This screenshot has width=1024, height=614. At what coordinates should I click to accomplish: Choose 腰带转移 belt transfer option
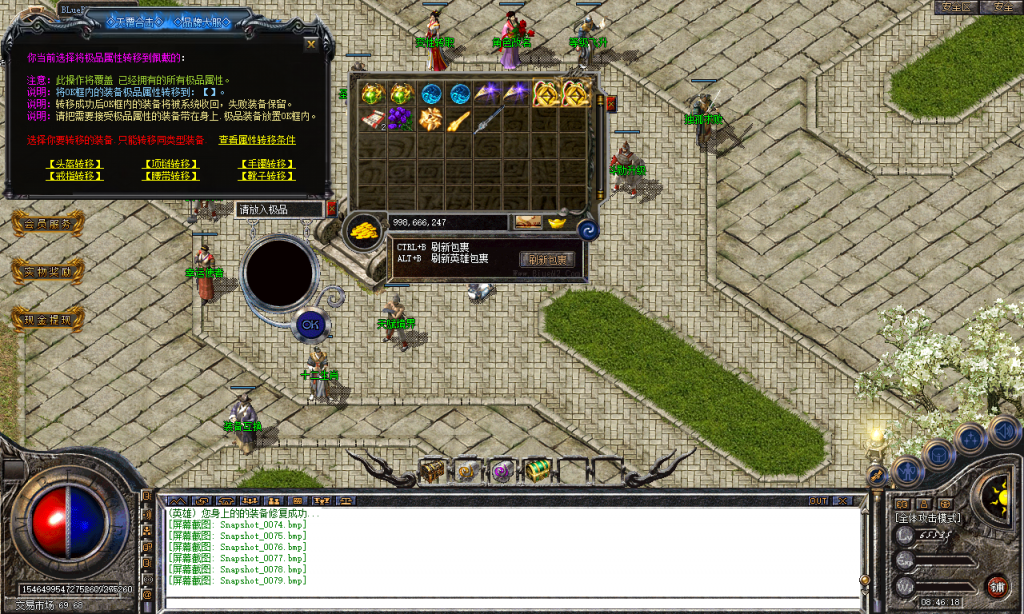[171, 176]
